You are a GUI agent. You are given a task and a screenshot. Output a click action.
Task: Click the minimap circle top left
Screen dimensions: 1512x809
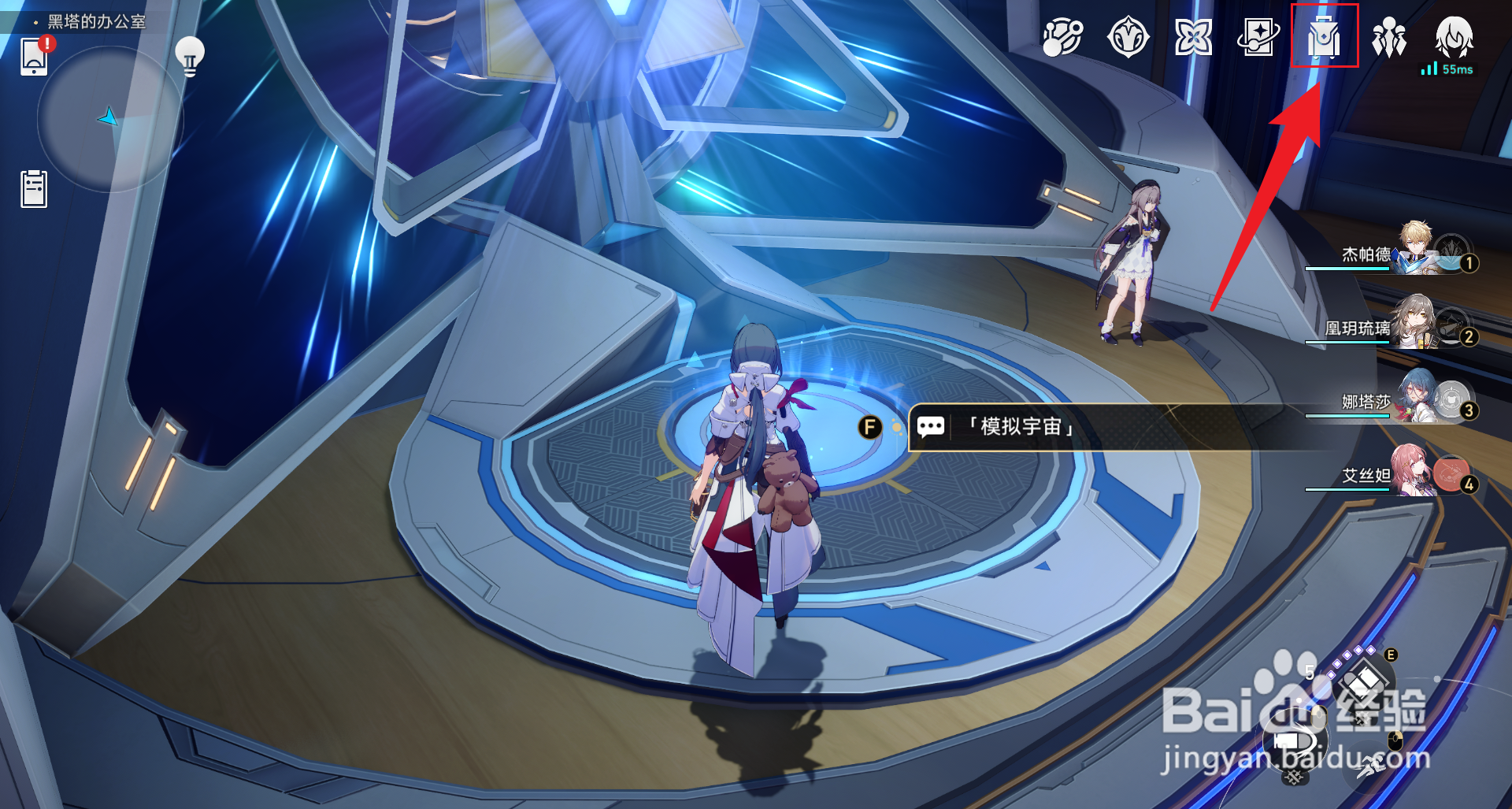(x=110, y=118)
